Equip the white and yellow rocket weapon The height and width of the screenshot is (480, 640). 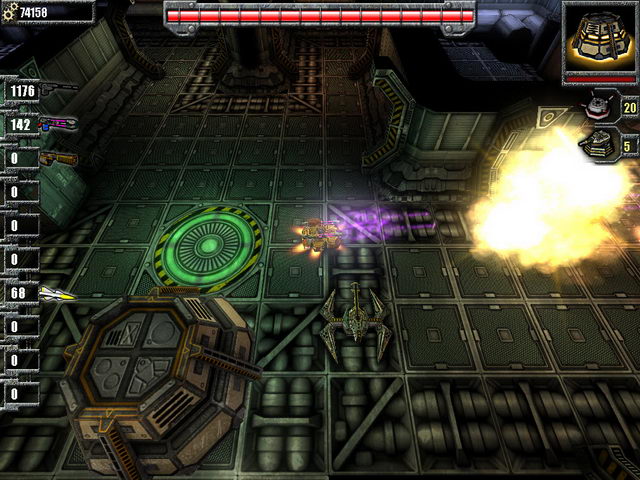pos(57,293)
